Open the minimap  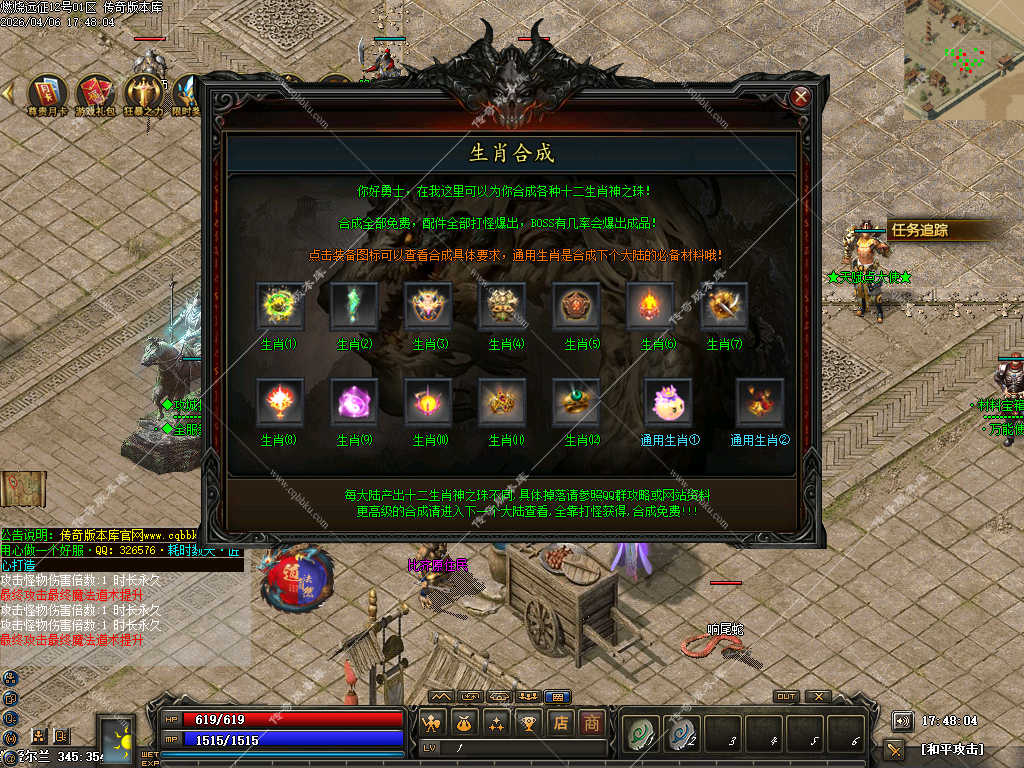tap(964, 58)
